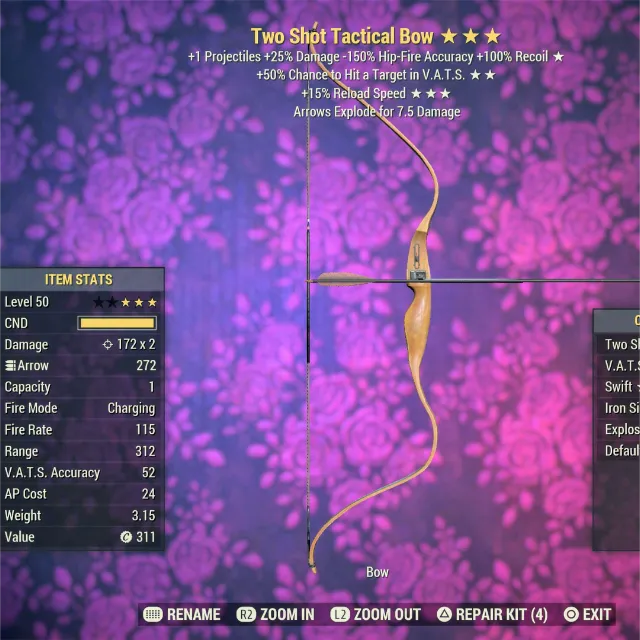
Task: Choose the Rename option
Action: point(184,614)
